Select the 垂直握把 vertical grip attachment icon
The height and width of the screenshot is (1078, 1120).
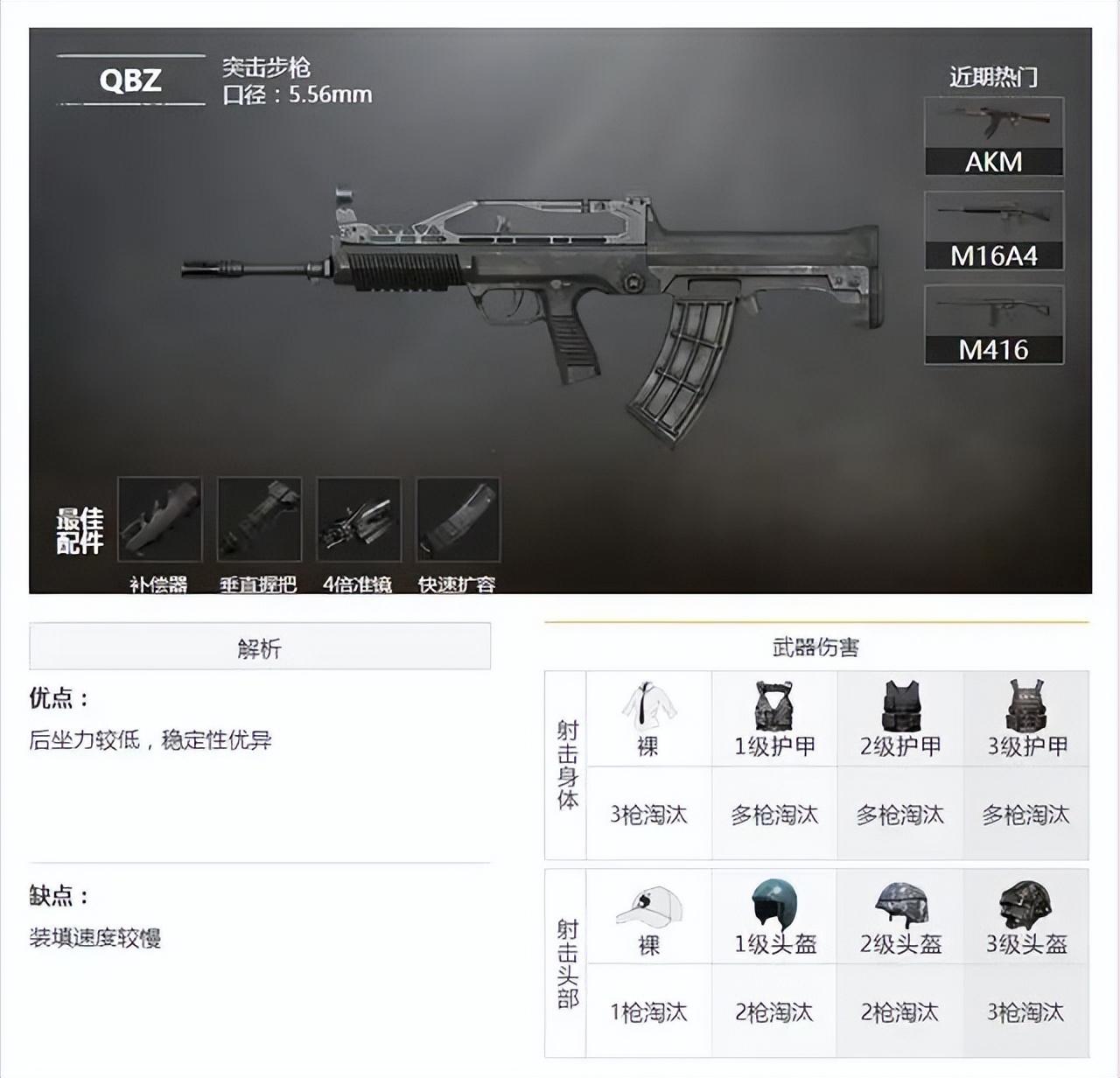click(x=261, y=521)
